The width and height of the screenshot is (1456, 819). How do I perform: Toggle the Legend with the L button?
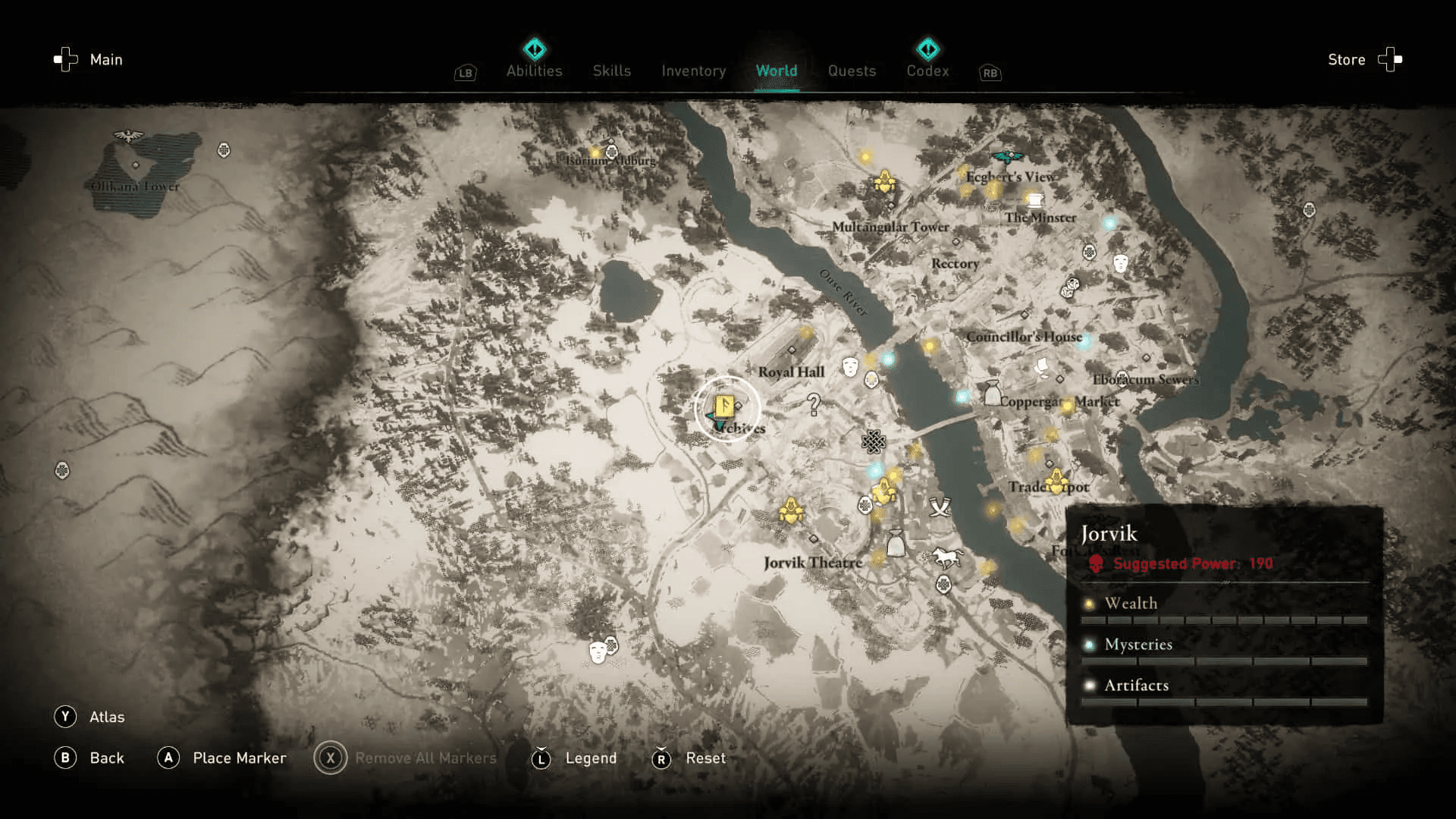[x=541, y=758]
